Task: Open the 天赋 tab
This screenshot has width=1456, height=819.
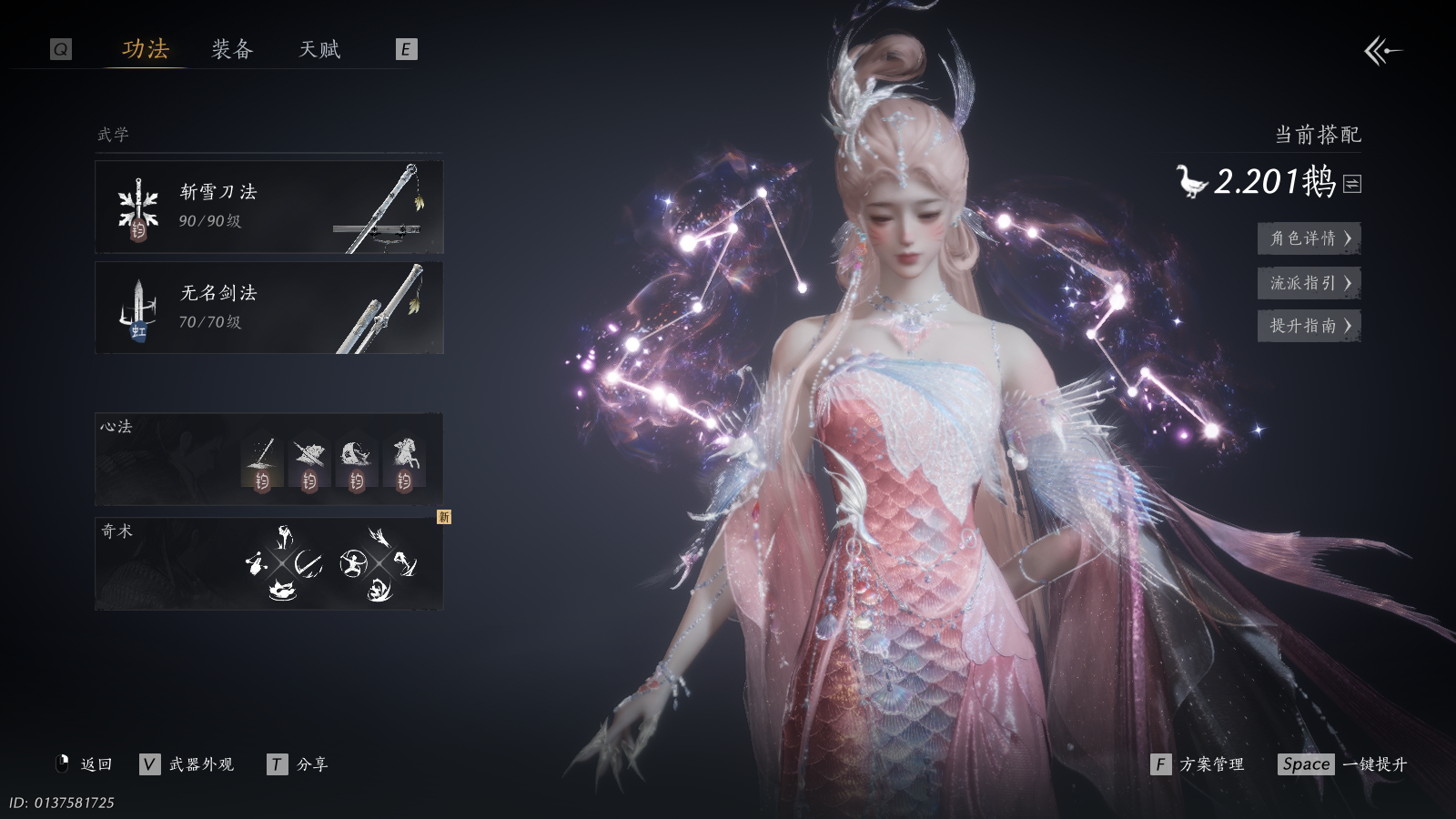Action: (x=319, y=49)
